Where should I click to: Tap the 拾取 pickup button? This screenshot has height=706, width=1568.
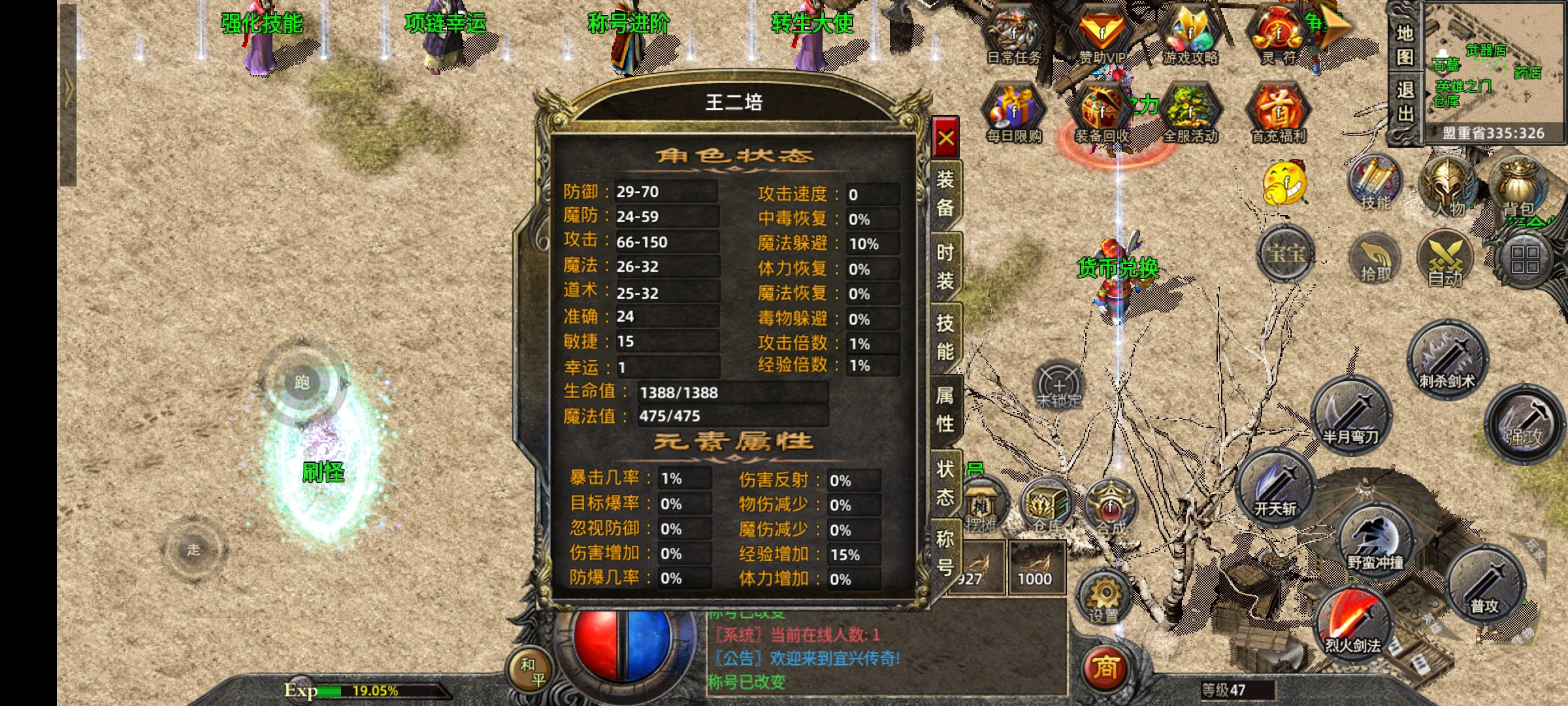1375,260
